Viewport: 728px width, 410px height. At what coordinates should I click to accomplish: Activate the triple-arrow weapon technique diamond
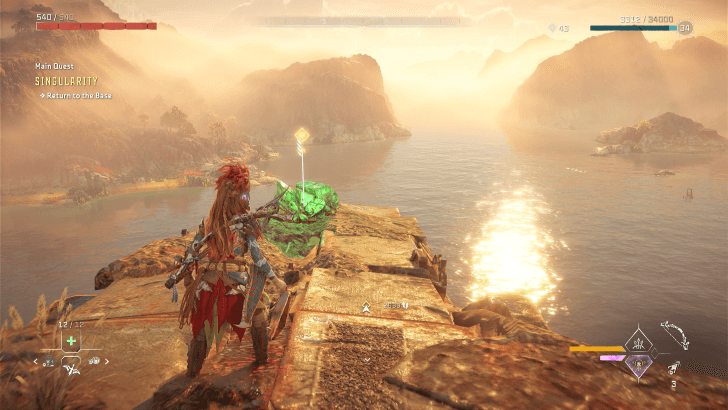(638, 342)
